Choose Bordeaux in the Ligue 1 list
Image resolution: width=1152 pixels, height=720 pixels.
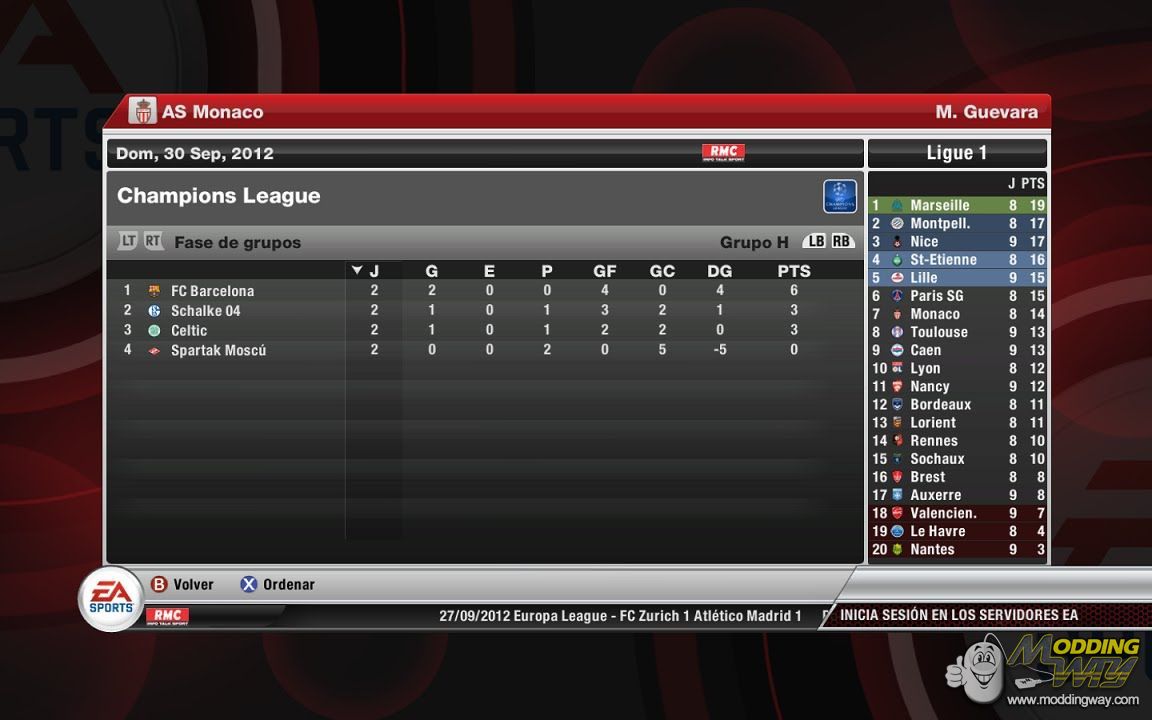point(940,404)
